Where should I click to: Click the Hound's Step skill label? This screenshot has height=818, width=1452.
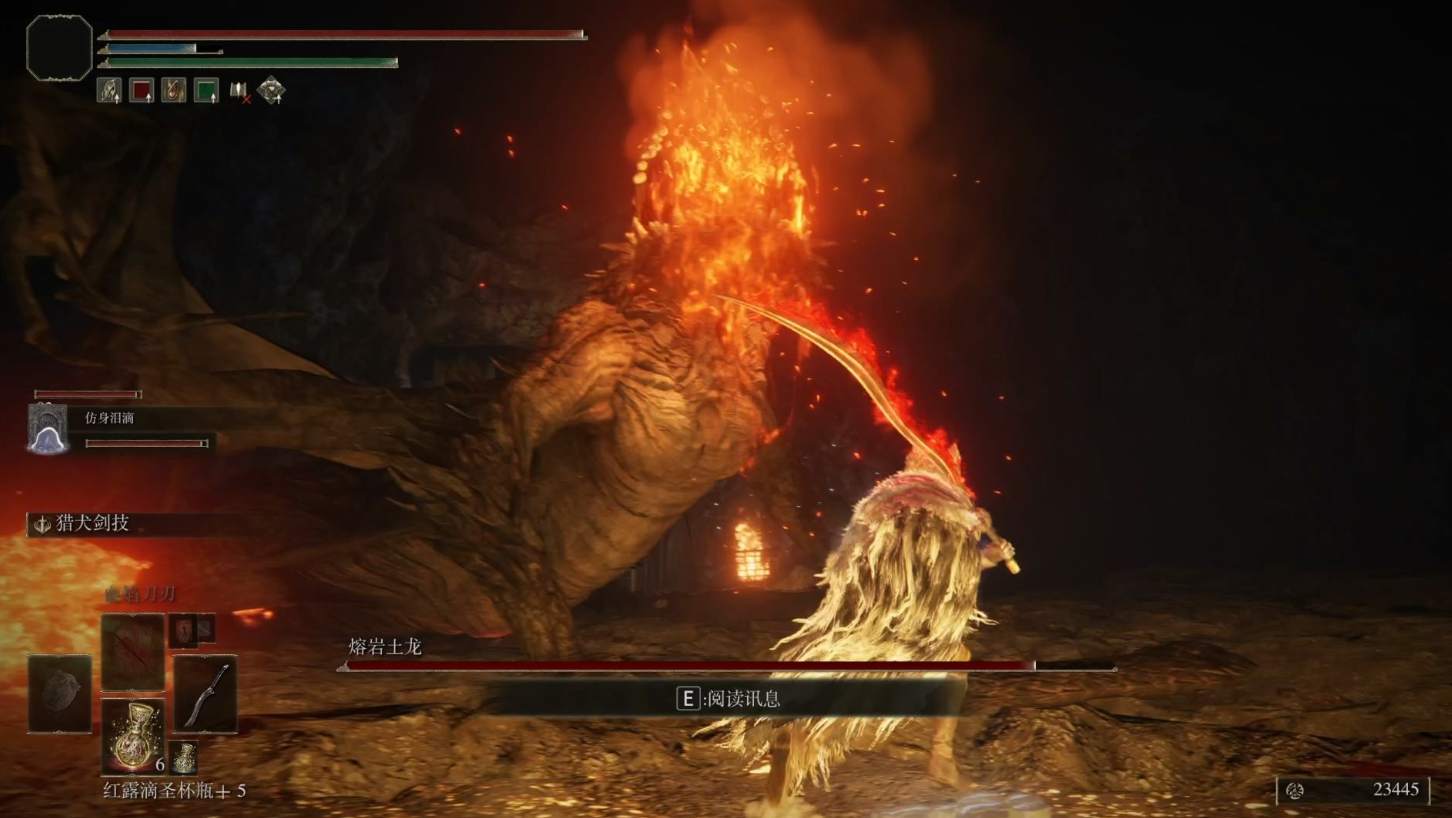92,523
